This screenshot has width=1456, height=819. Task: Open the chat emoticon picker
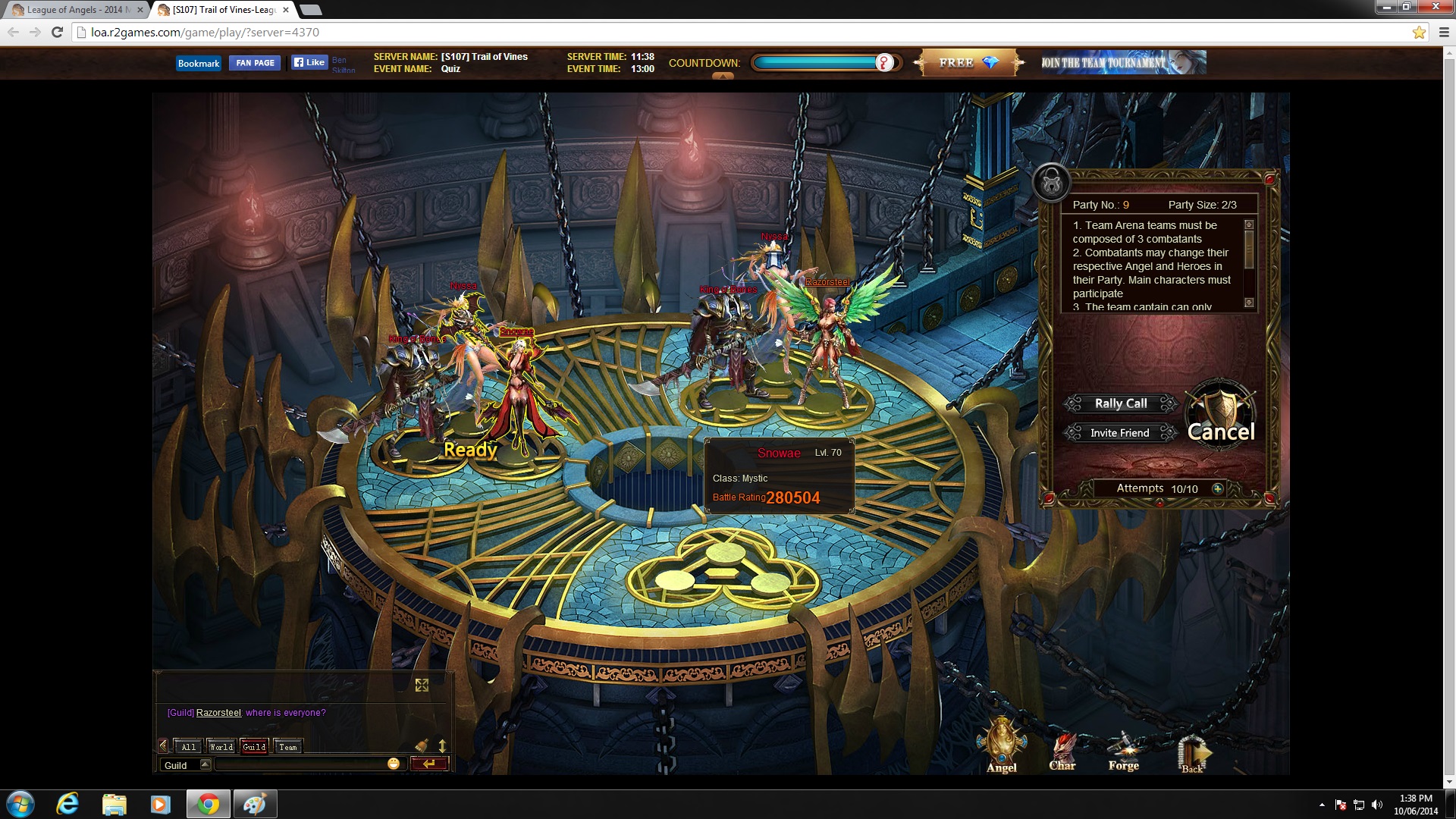394,764
